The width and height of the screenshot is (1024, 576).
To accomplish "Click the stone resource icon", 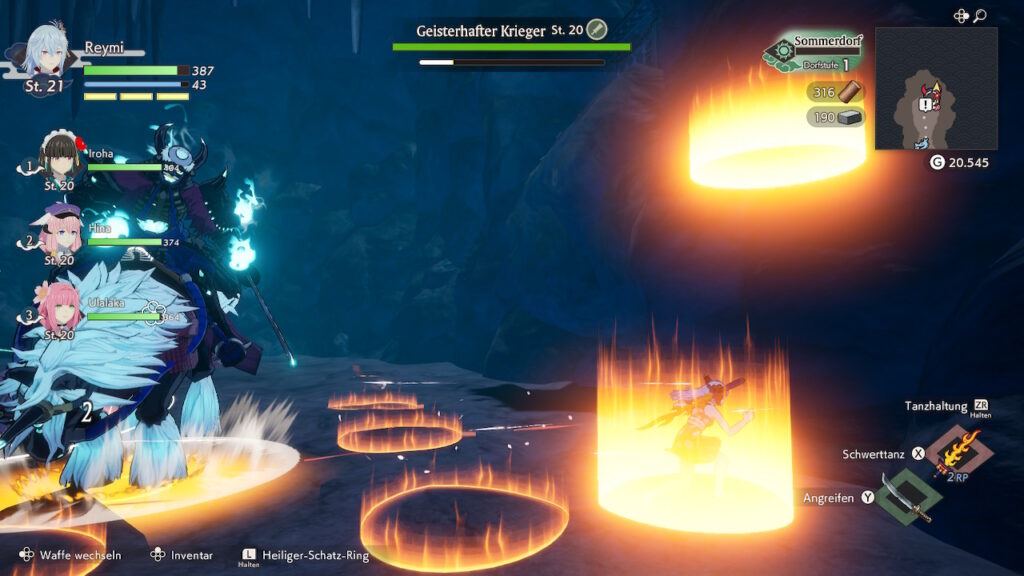I will click(851, 118).
